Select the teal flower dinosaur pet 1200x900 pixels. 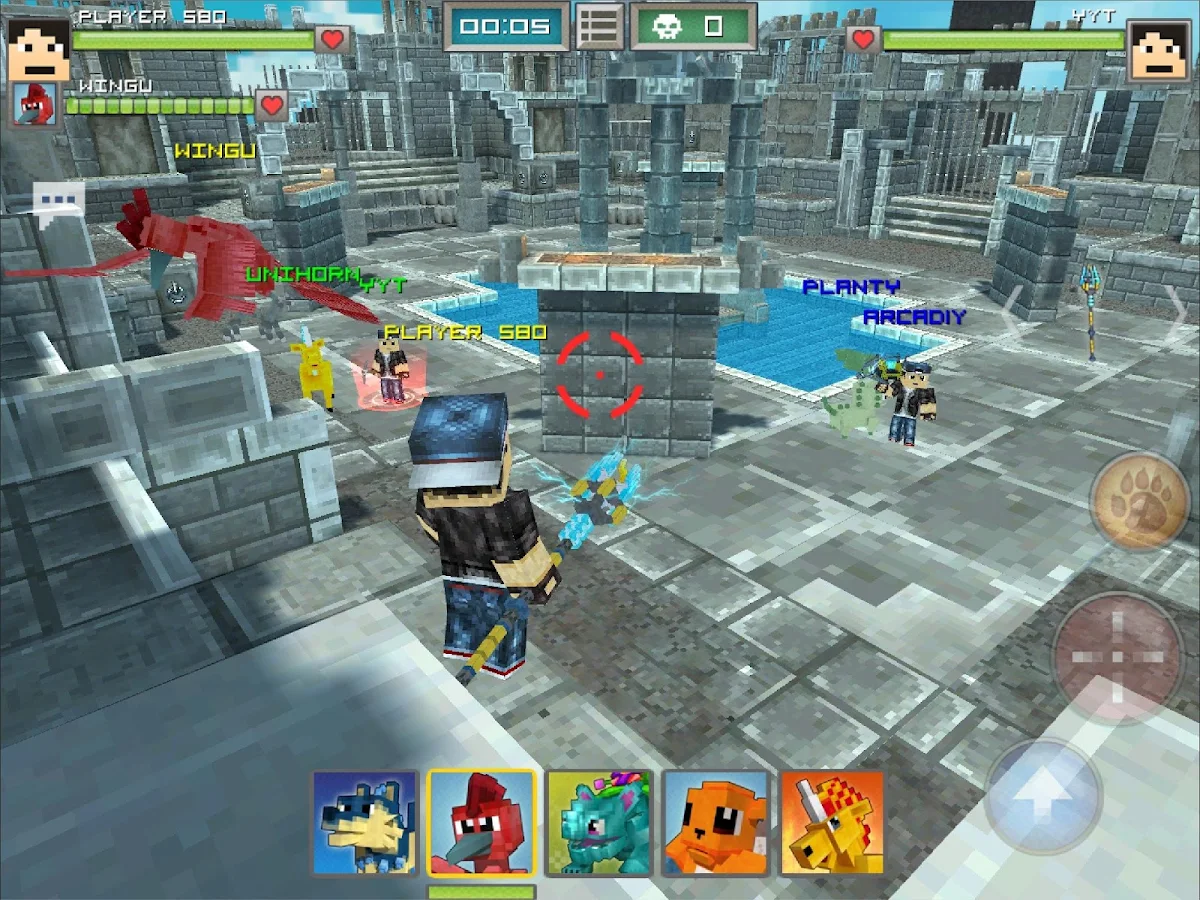599,823
